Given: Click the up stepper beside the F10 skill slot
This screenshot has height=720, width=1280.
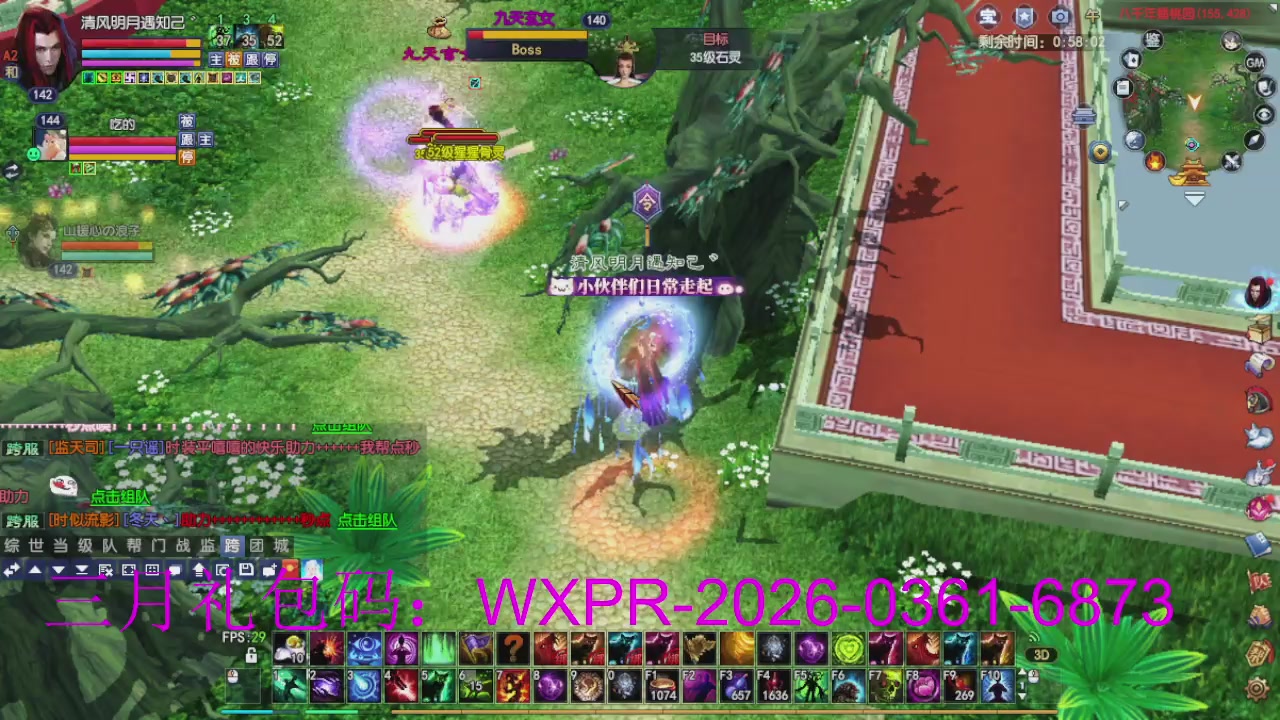Looking at the screenshot, I should (1025, 671).
